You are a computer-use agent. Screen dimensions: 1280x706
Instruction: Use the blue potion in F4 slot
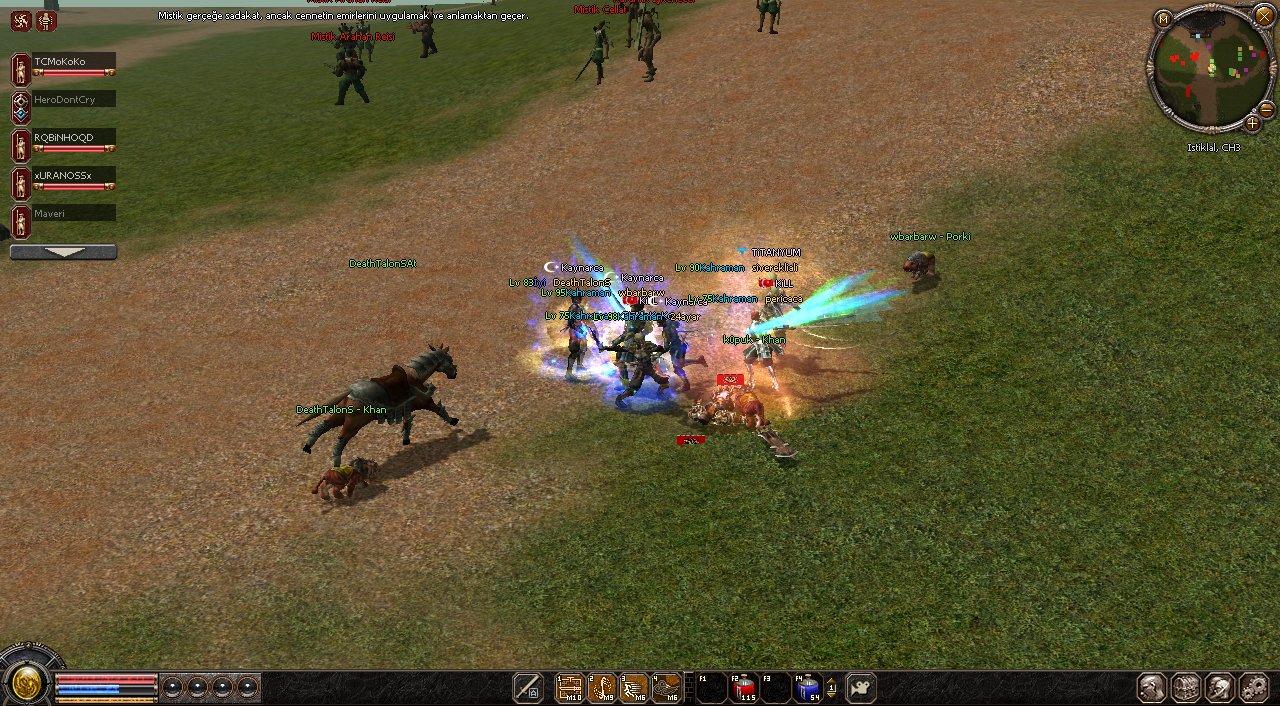[x=807, y=688]
